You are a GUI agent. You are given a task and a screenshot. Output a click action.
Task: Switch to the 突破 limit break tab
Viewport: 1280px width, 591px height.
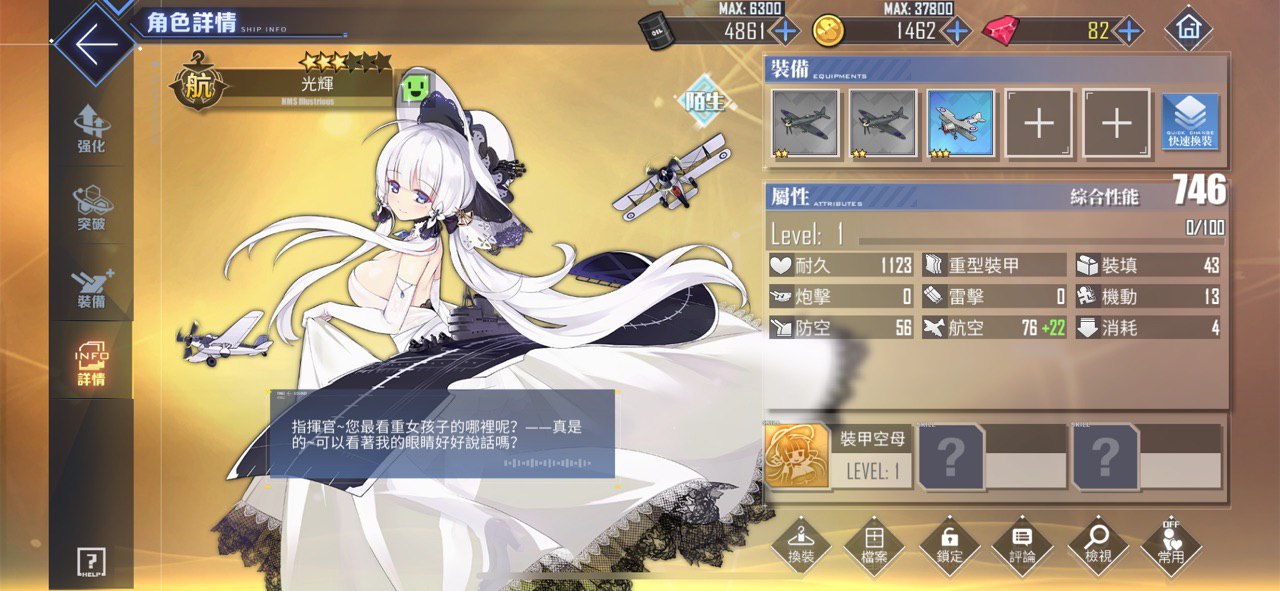click(91, 207)
